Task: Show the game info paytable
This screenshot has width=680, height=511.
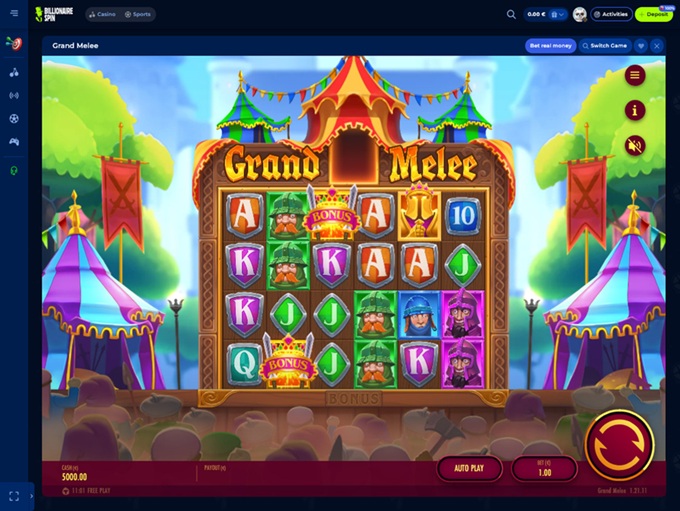Action: 634,110
